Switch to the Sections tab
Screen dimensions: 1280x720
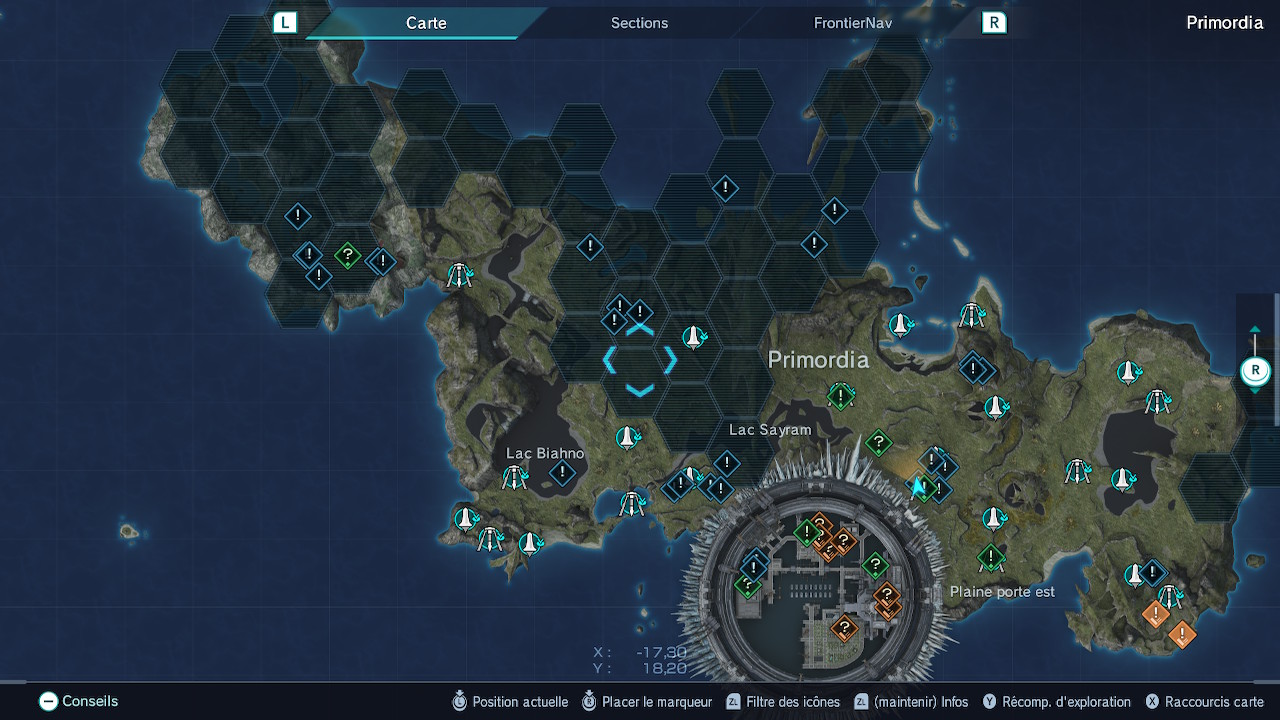click(639, 23)
